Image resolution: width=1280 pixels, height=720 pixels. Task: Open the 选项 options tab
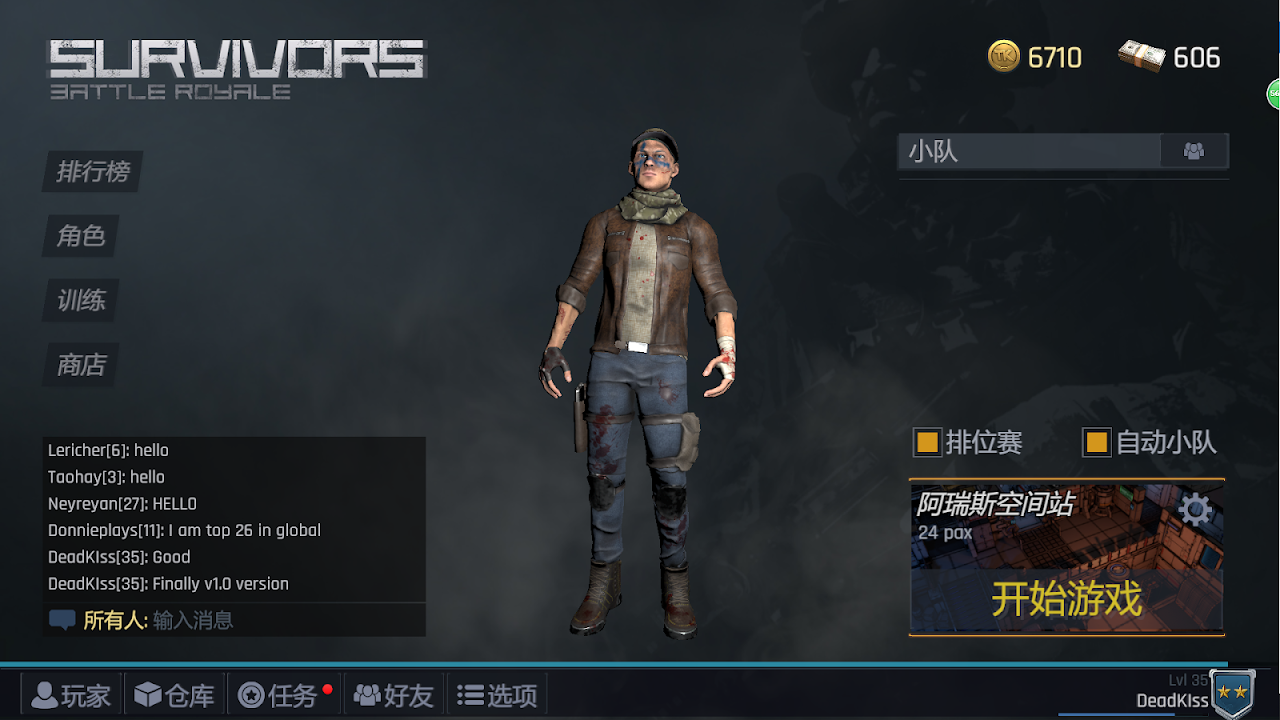[497, 695]
